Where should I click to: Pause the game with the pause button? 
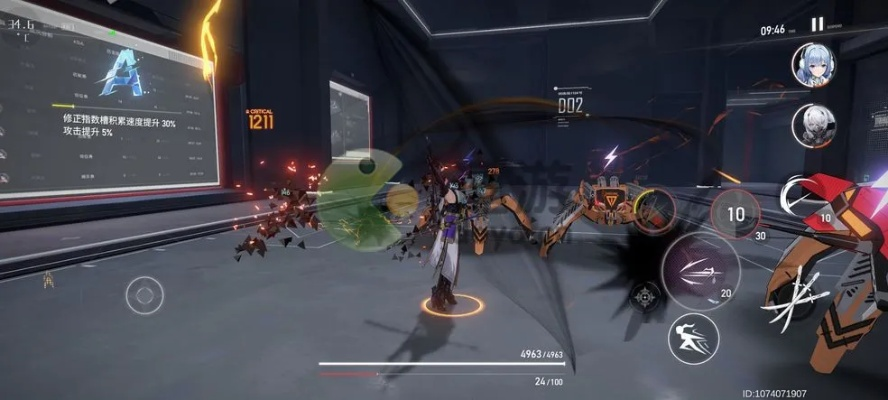tap(817, 25)
